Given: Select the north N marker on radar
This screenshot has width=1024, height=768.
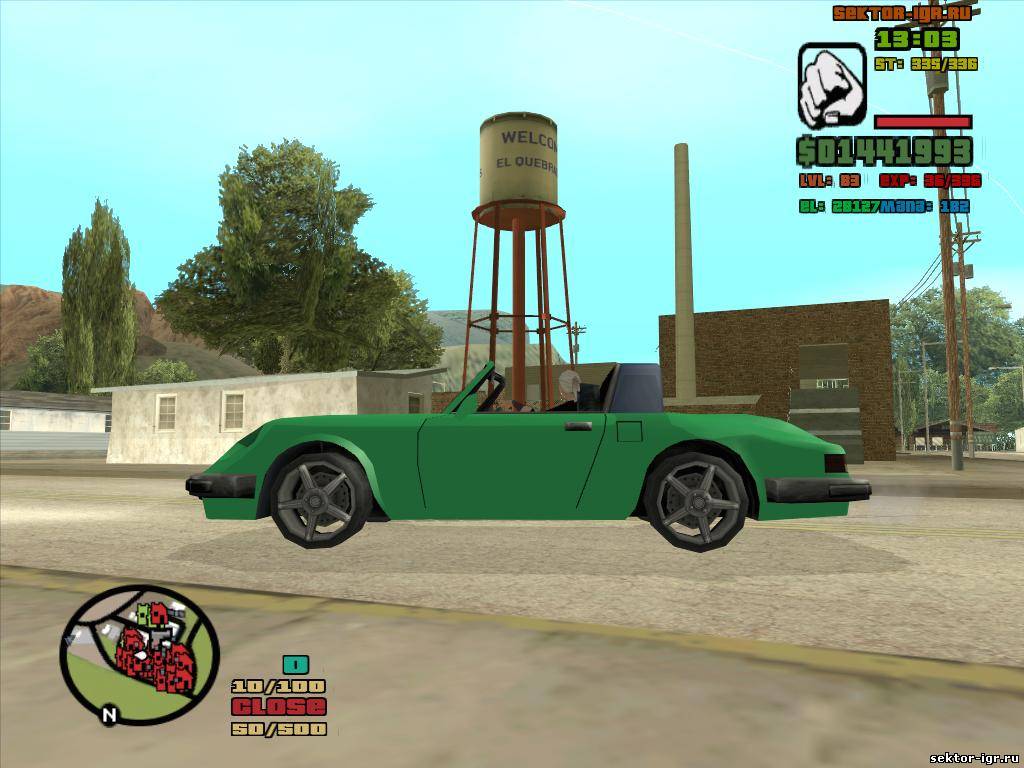Looking at the screenshot, I should tap(109, 714).
